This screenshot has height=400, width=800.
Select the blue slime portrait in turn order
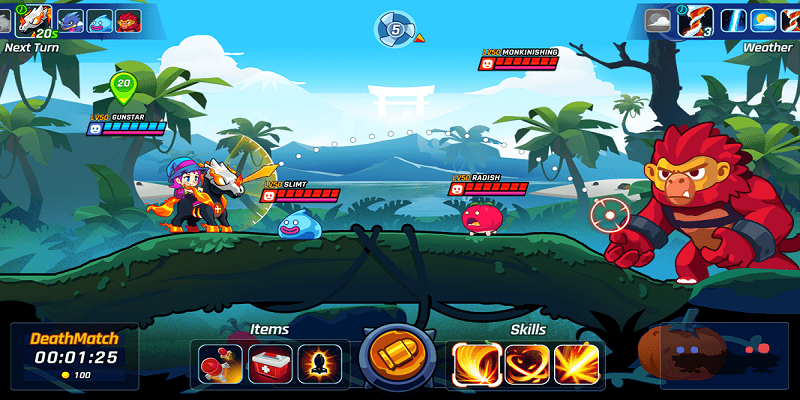(99, 20)
